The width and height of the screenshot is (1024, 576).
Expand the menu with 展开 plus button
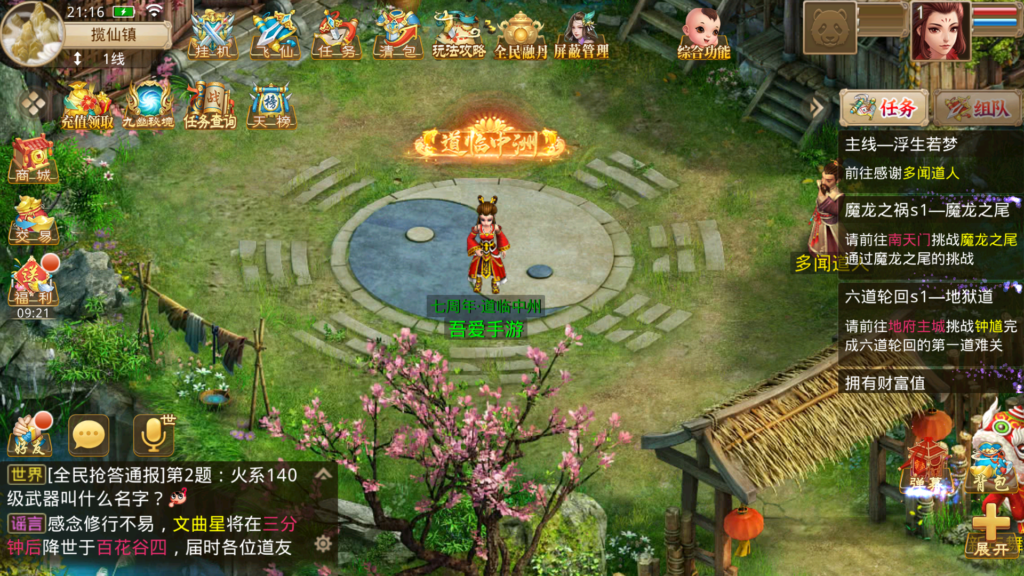click(991, 529)
